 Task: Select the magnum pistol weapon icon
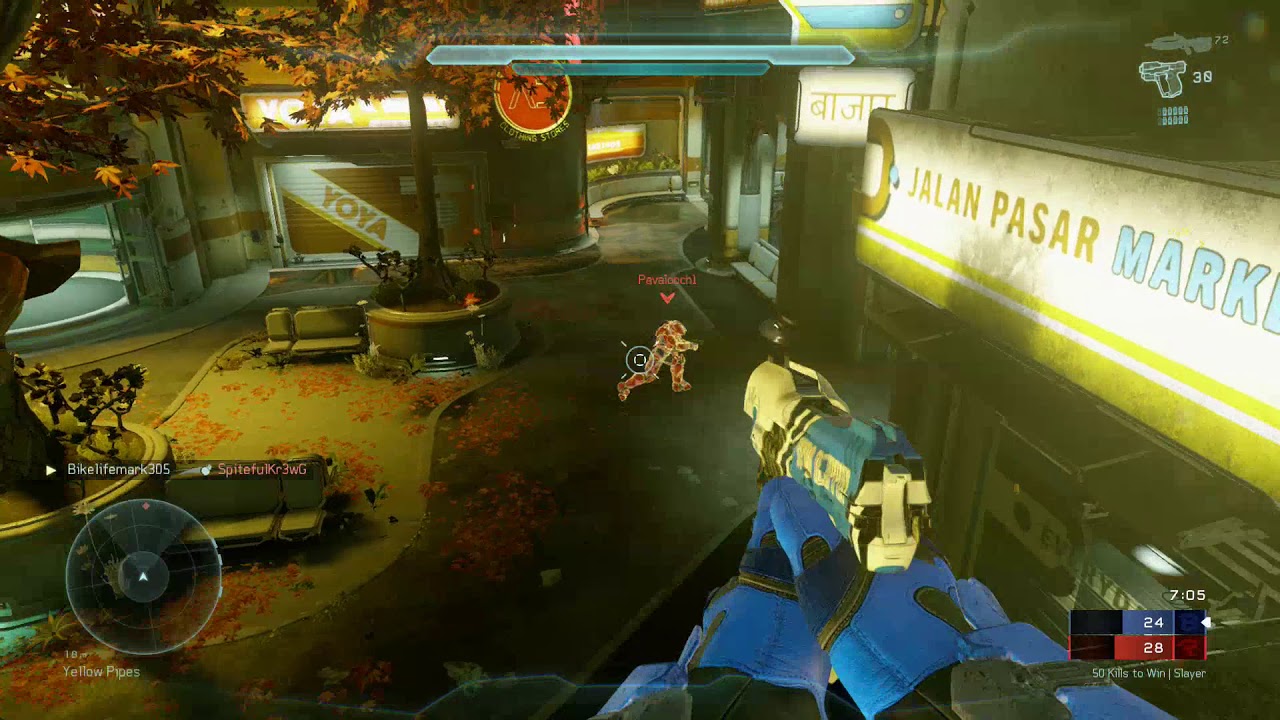click(1163, 78)
